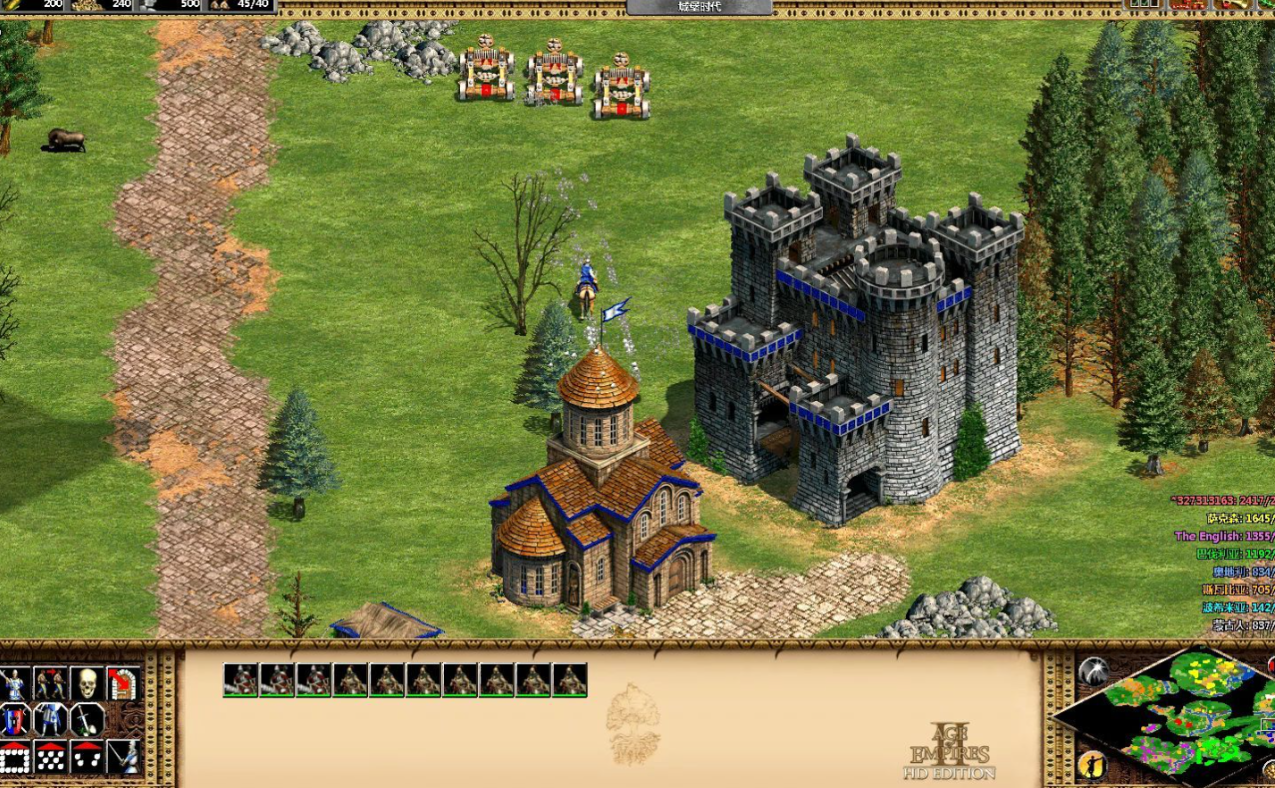Viewport: 1275px width, 788px height.
Task: Set stand ground stance with sword-in-ground icon
Action: pos(87,720)
